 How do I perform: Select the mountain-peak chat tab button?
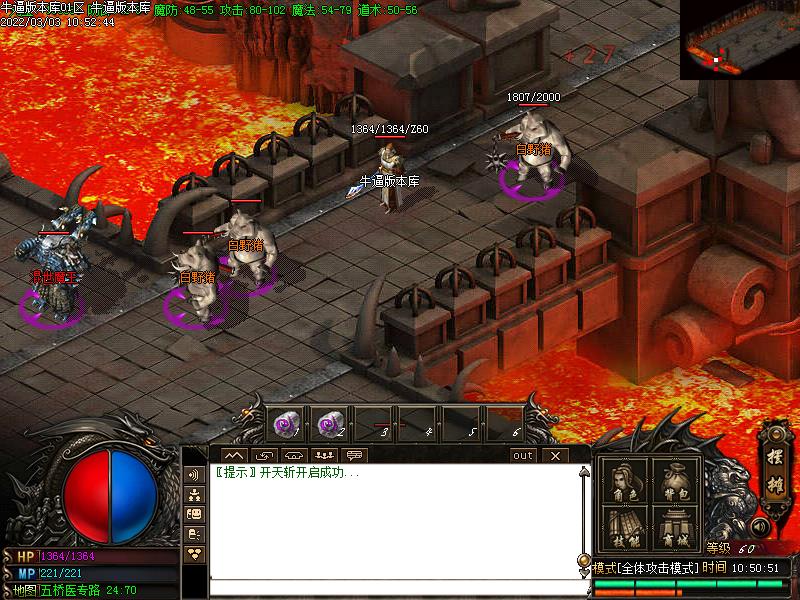235,456
